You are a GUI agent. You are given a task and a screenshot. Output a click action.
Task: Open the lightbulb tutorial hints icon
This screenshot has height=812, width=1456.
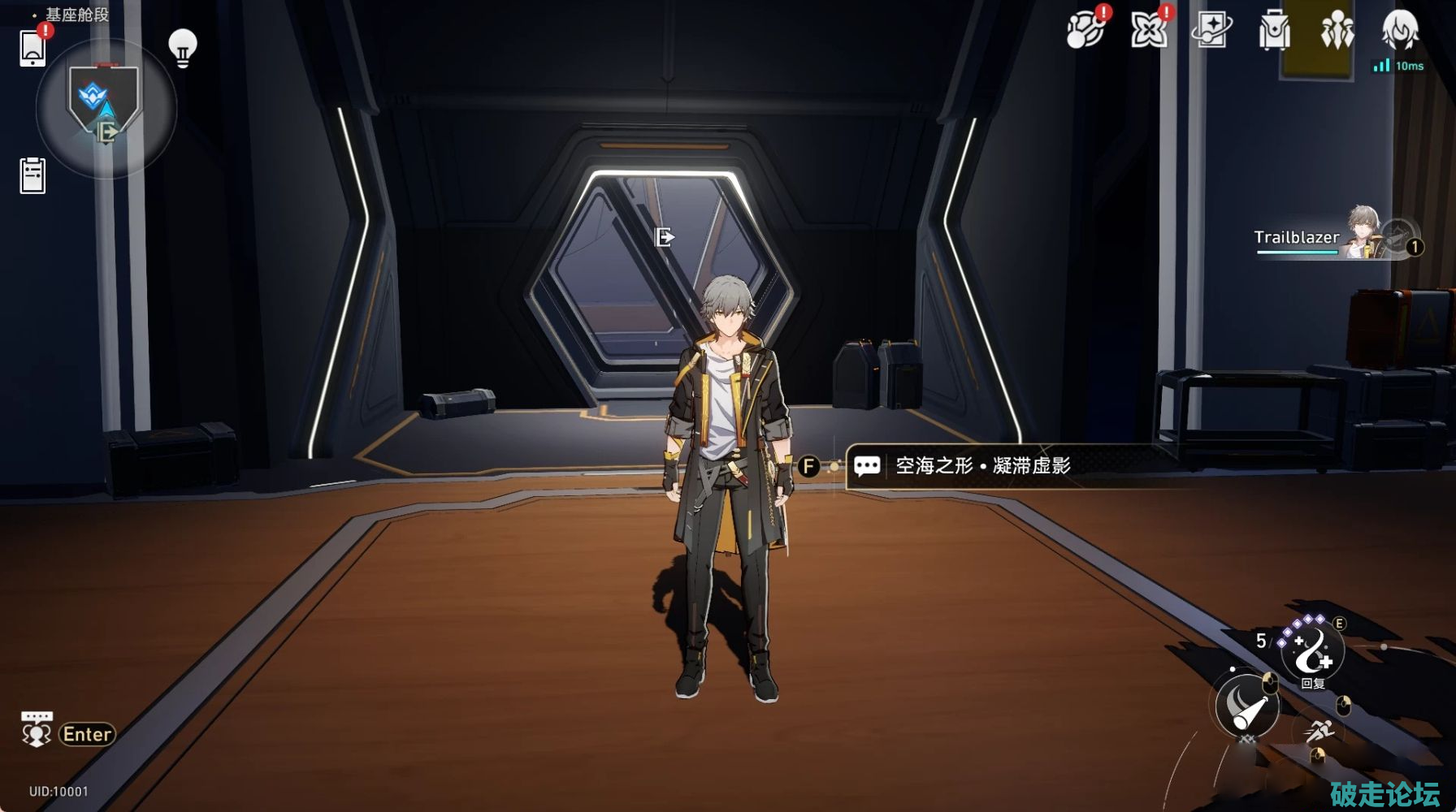(x=183, y=48)
